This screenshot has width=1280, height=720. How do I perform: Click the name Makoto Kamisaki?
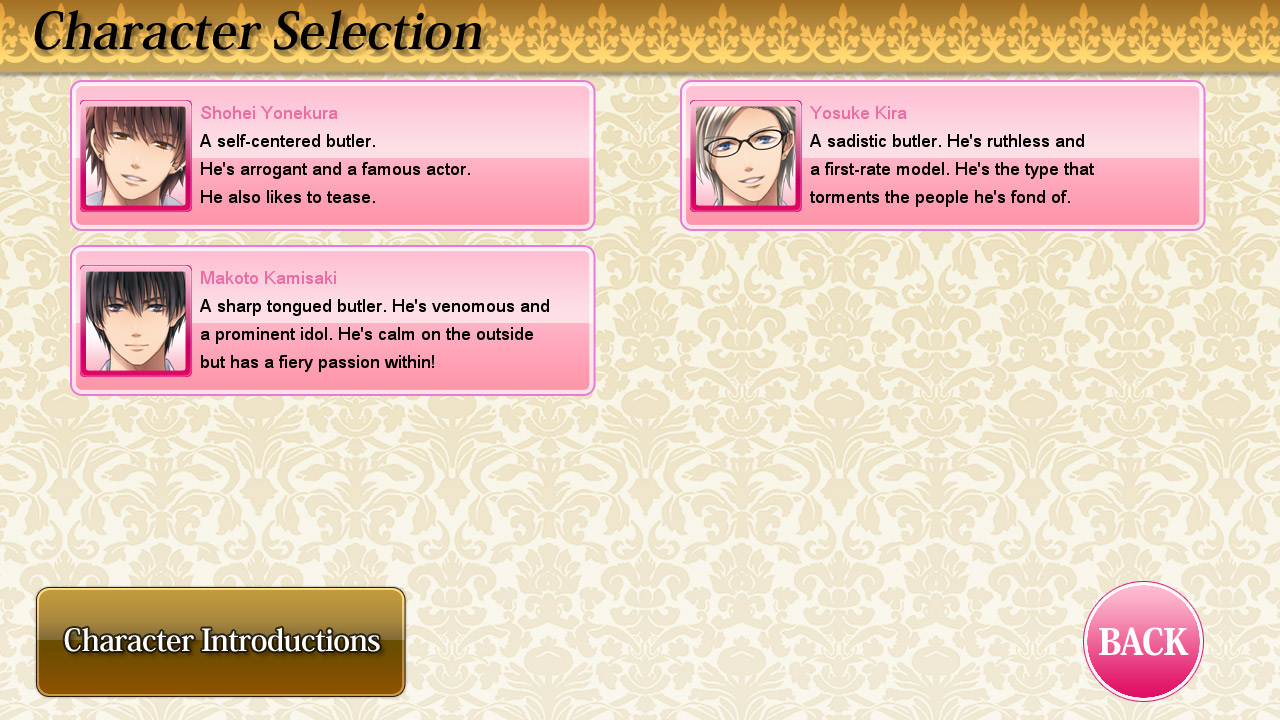click(x=268, y=278)
